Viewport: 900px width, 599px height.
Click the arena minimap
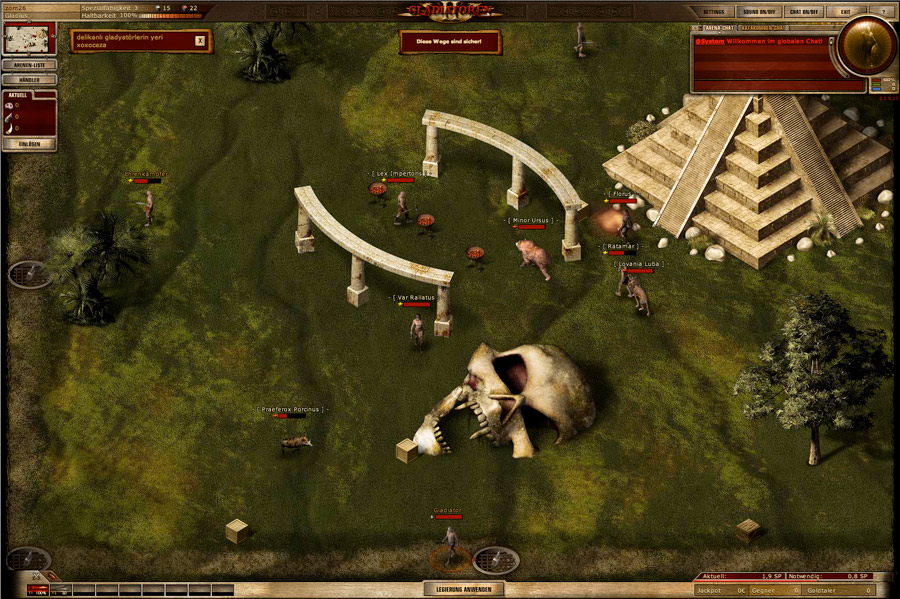point(29,39)
